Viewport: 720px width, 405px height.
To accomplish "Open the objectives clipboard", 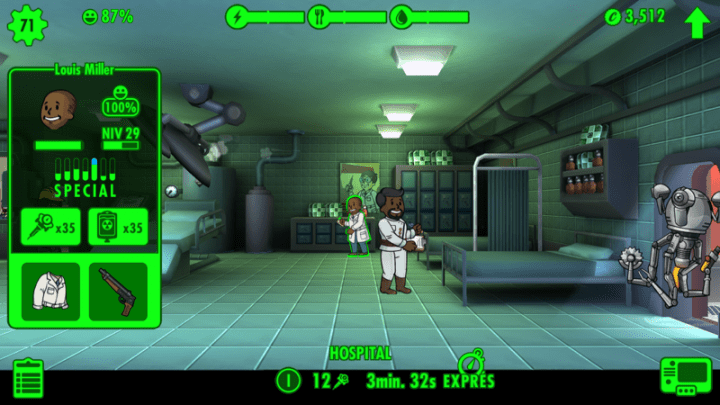I will pyautogui.click(x=28, y=379).
